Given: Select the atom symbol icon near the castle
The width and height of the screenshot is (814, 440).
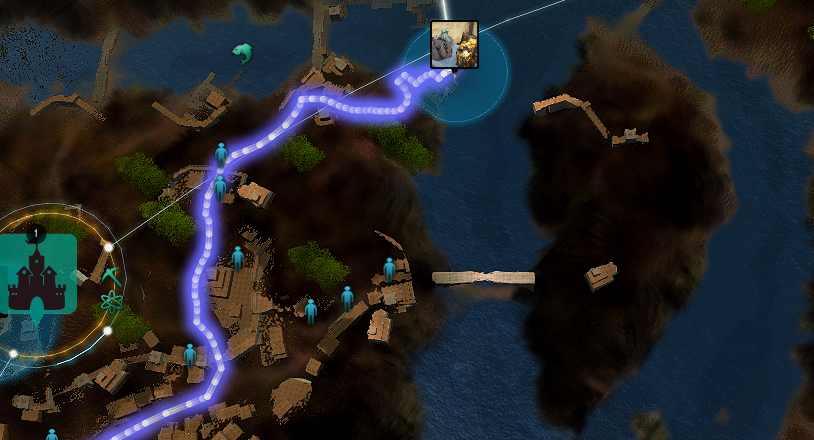Looking at the screenshot, I should [x=110, y=299].
